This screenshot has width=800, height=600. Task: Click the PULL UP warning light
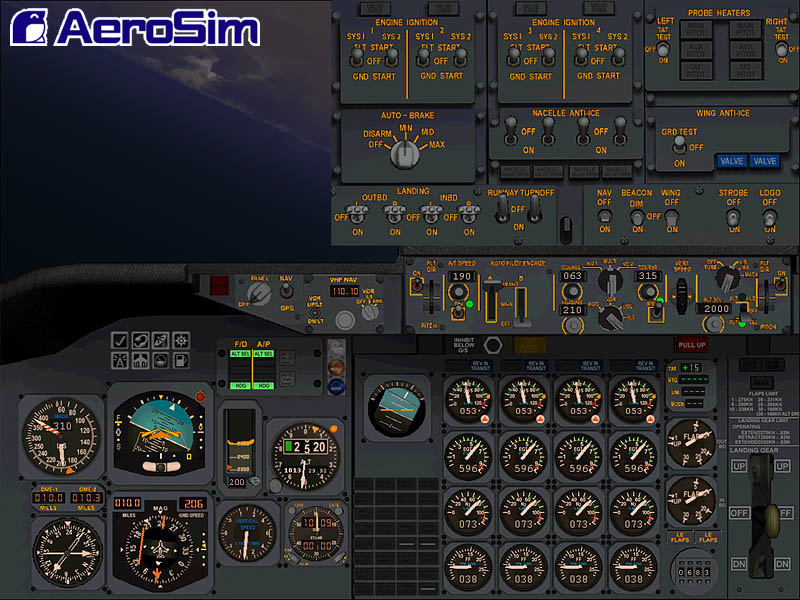[x=690, y=344]
